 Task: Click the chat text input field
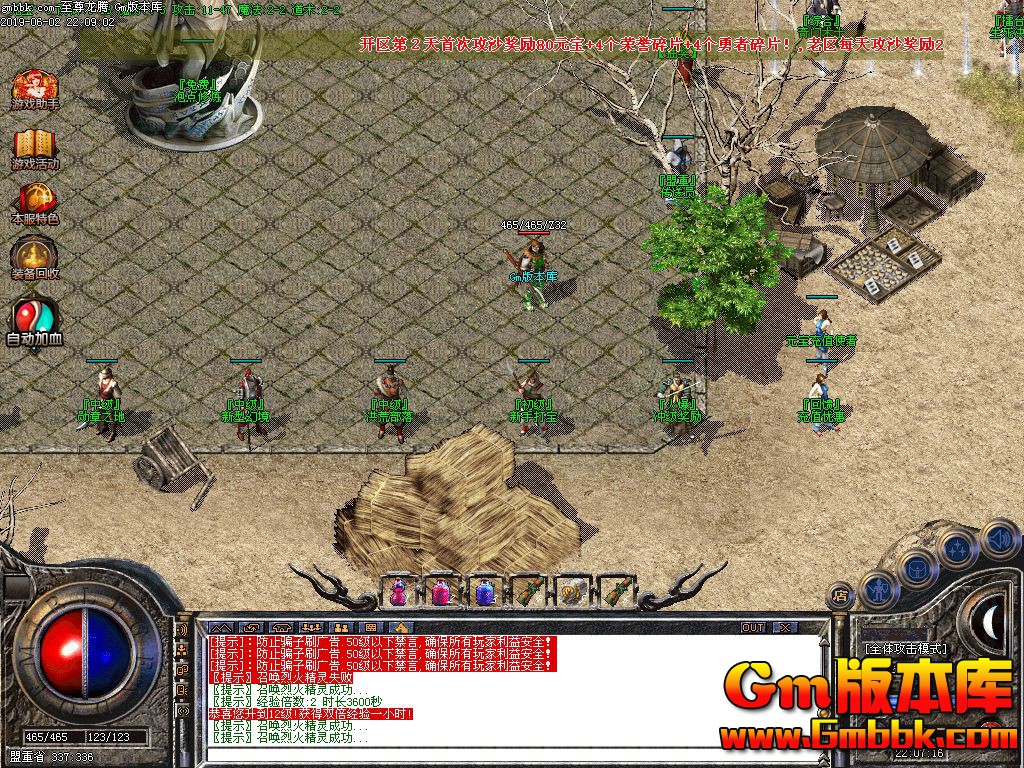[x=500, y=755]
